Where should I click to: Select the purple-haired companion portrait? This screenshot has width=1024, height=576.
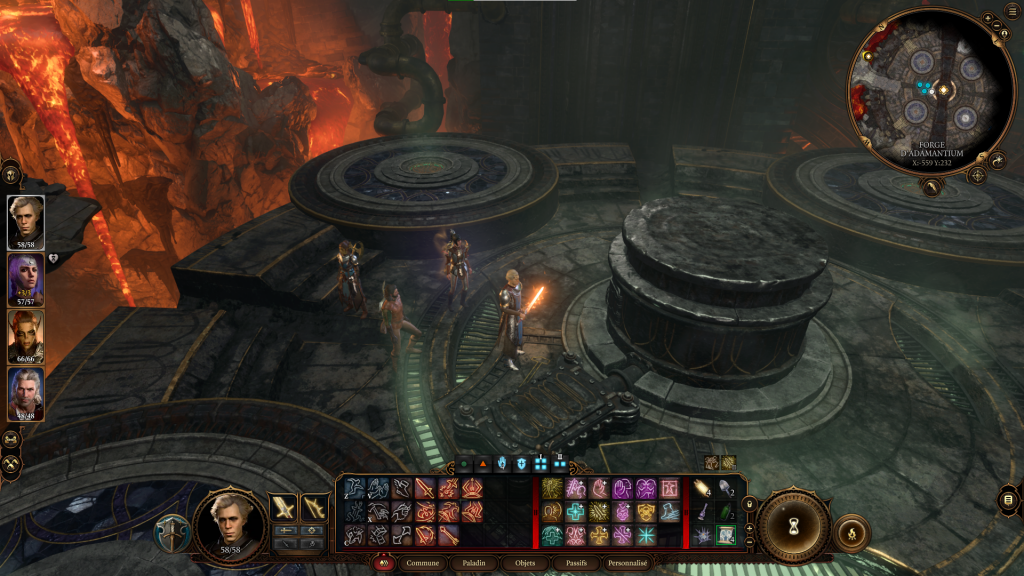point(26,278)
